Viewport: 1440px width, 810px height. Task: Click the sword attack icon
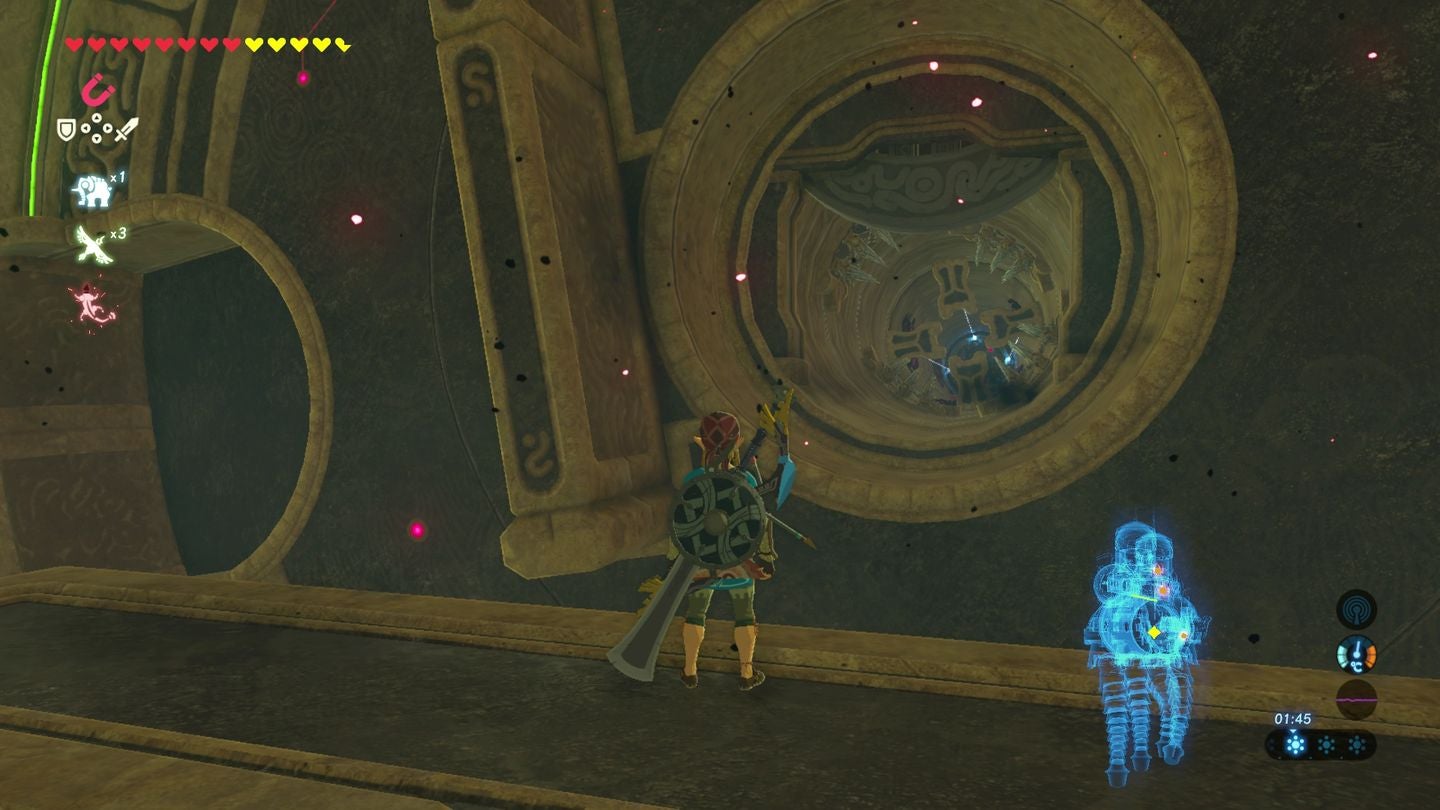(x=125, y=129)
